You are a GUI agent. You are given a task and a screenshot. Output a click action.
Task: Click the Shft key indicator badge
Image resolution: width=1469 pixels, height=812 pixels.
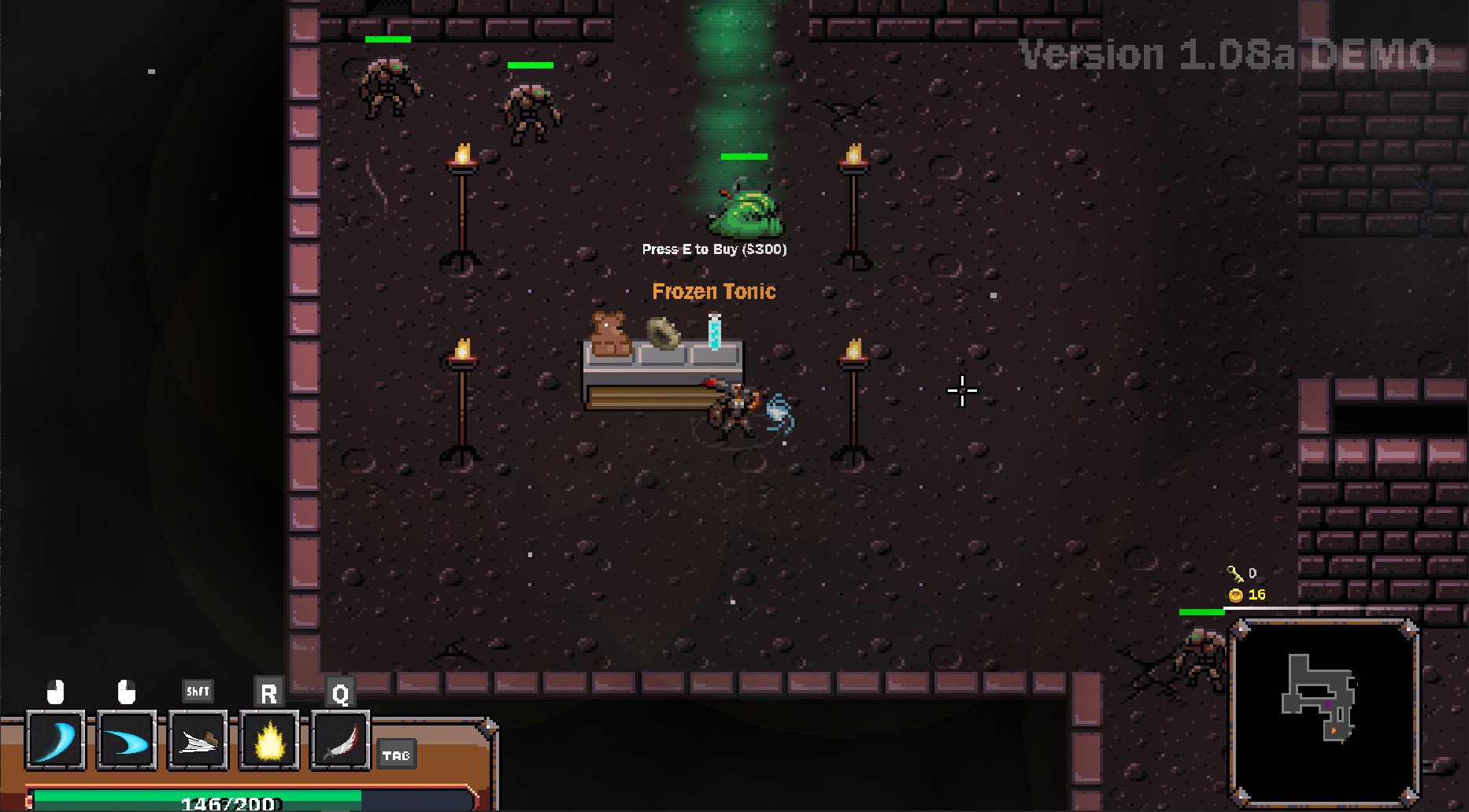(197, 691)
